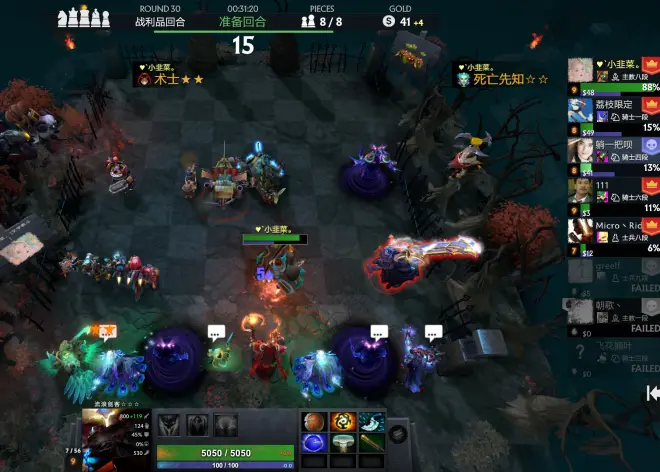The width and height of the screenshot is (660, 472).
Task: Select the mushroom-shaped item slot
Action: pos(343,443)
